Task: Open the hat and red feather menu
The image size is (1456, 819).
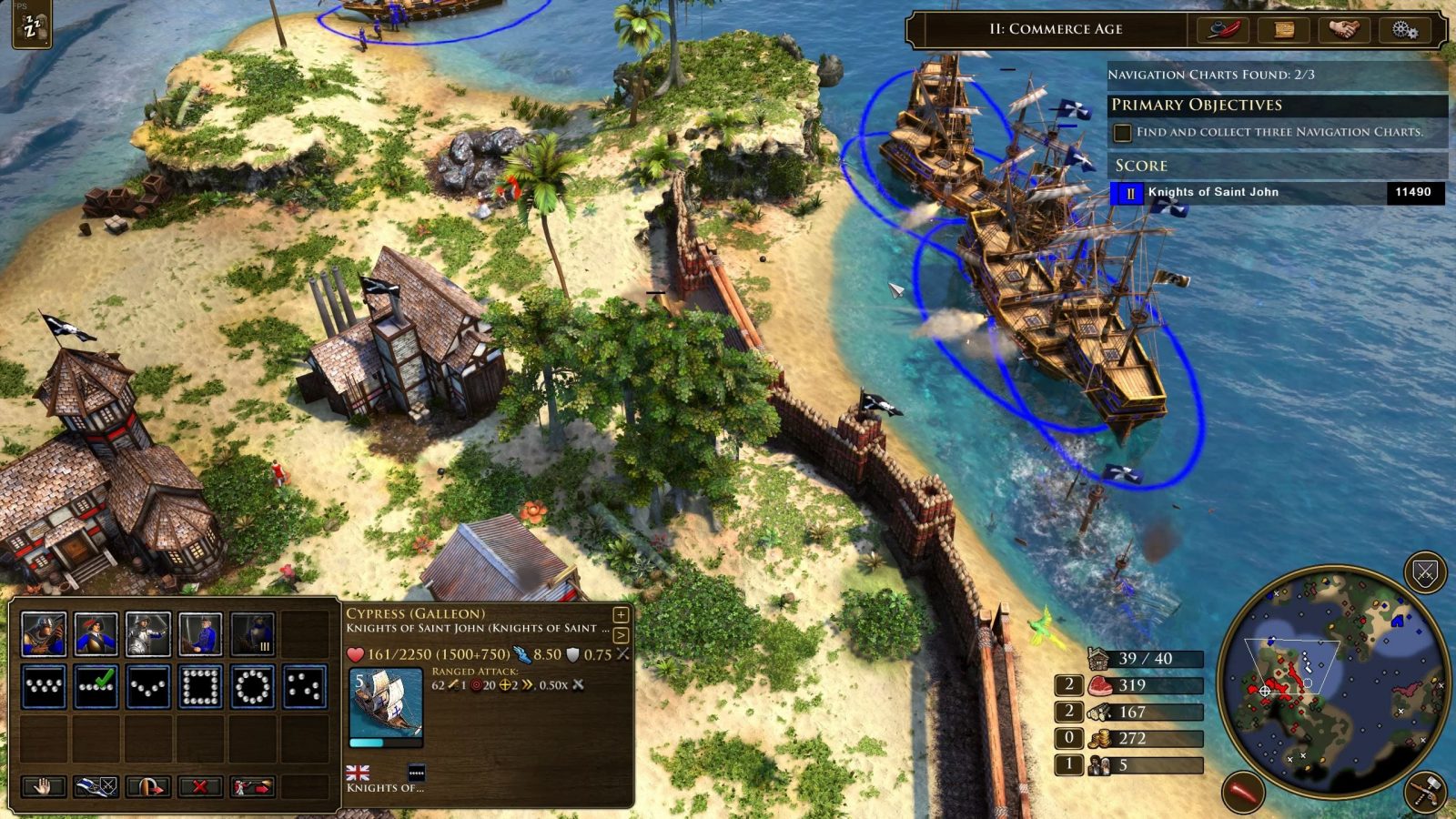Action: click(x=1225, y=30)
